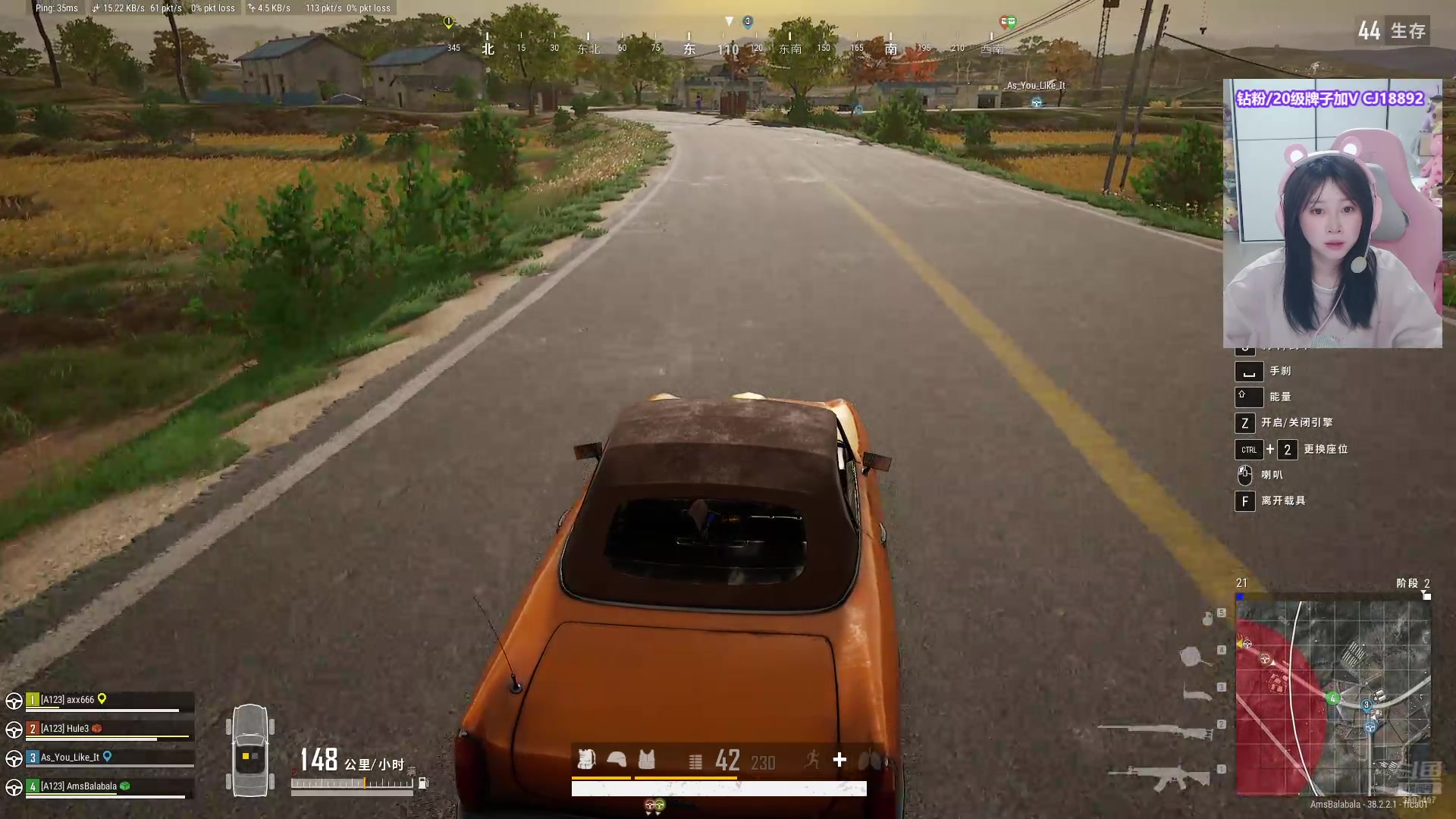Select teammate Hule3 in the squad list
Screen dimensions: 1456x819
click(65, 729)
